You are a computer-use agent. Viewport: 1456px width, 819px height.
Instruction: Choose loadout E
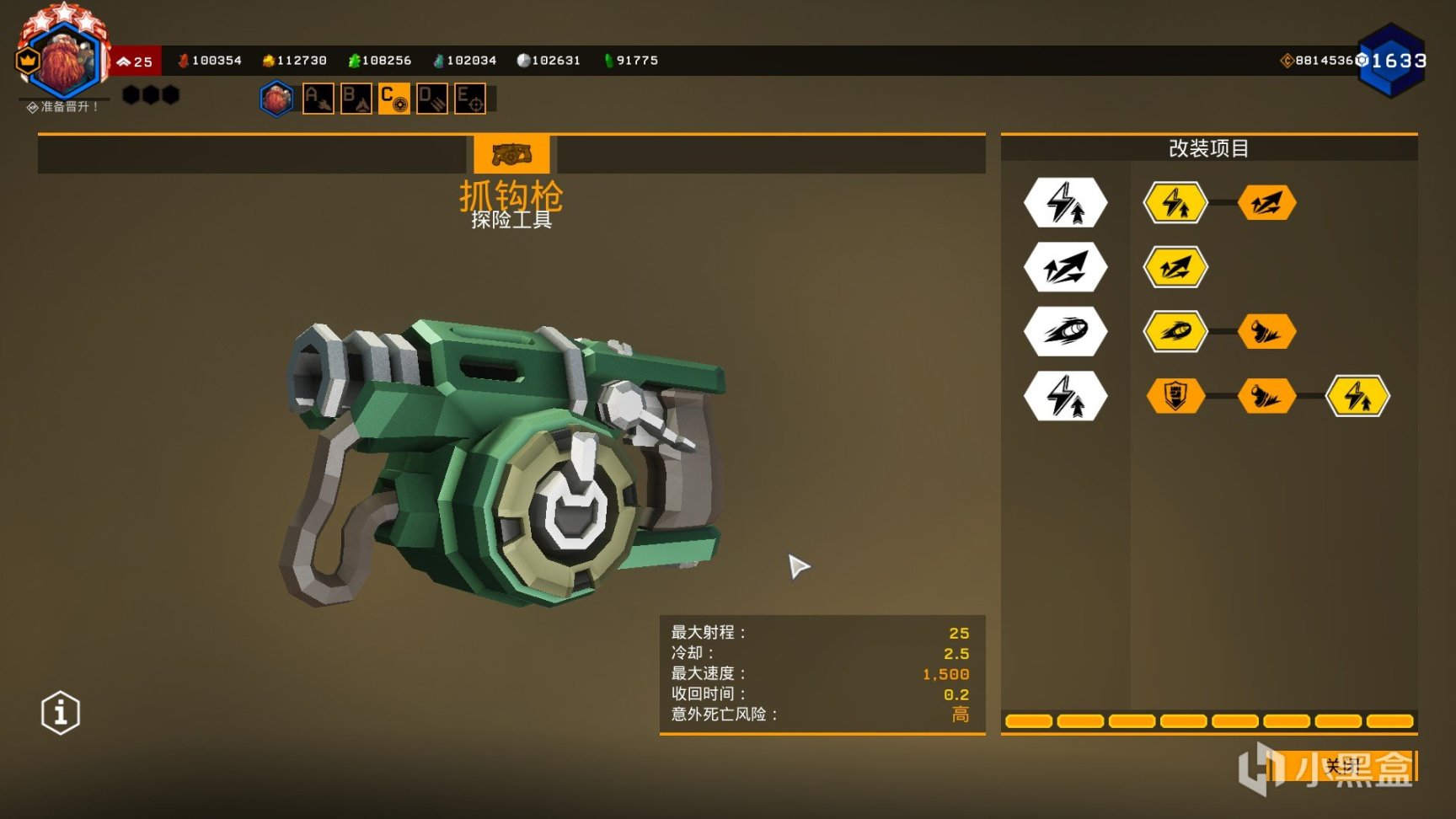pyautogui.click(x=470, y=99)
